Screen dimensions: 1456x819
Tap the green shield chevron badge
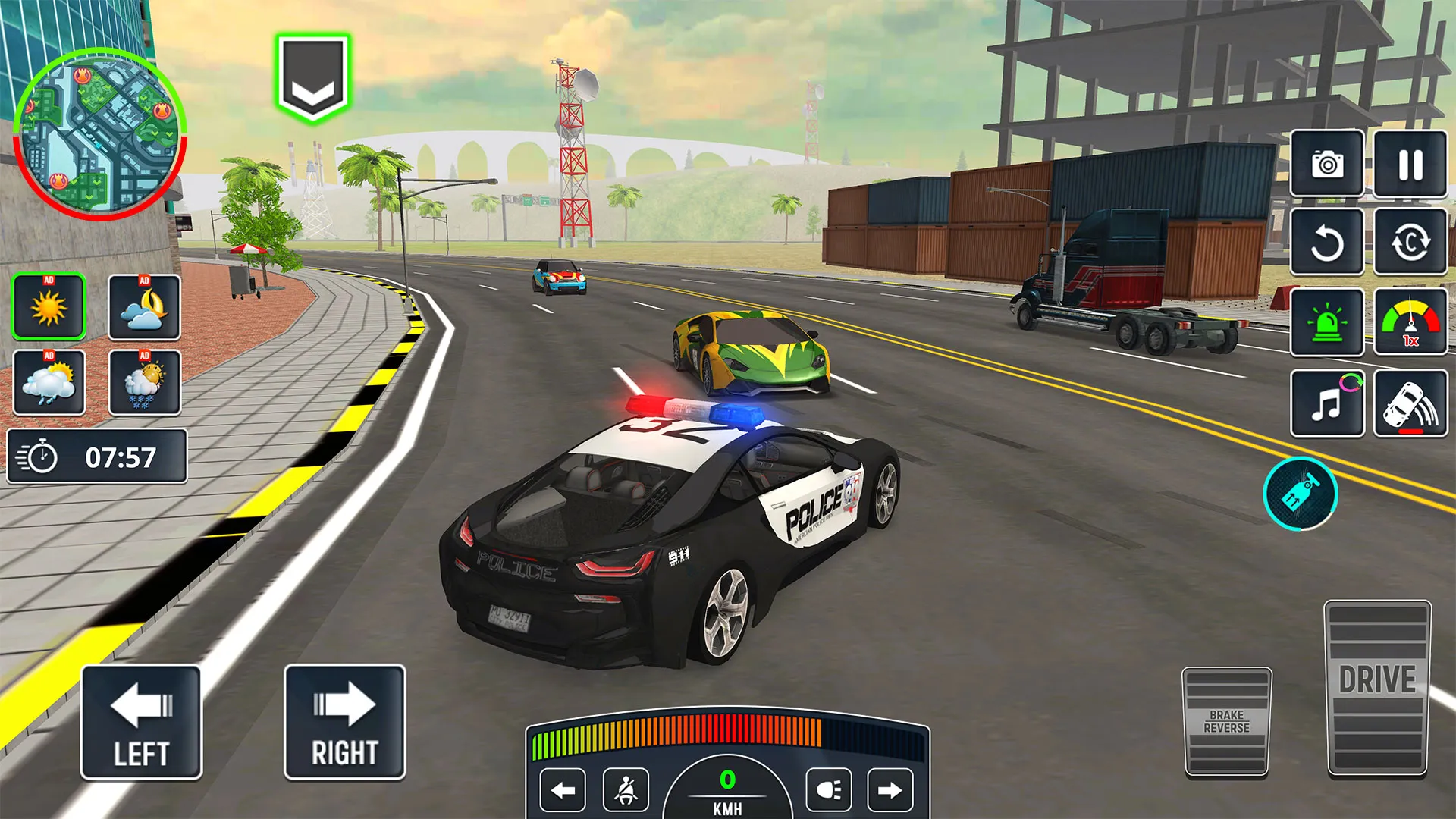click(312, 78)
